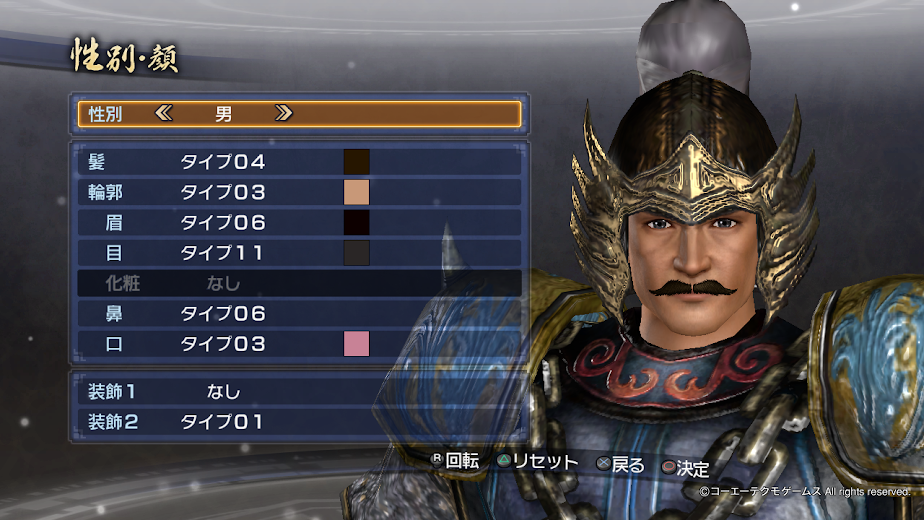This screenshot has height=520, width=924.
Task: Click the left arrows beside 男
Action: click(164, 113)
